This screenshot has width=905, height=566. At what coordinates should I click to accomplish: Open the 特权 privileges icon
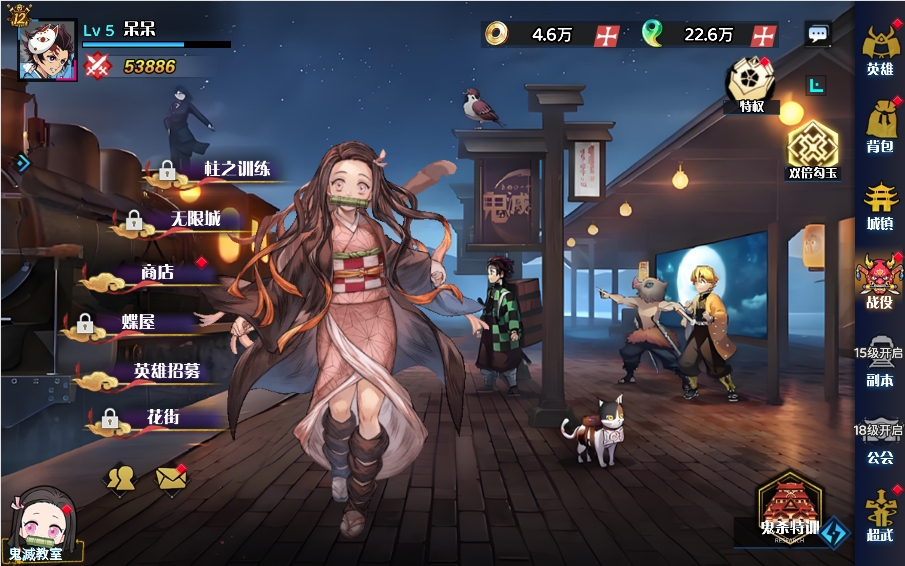752,83
